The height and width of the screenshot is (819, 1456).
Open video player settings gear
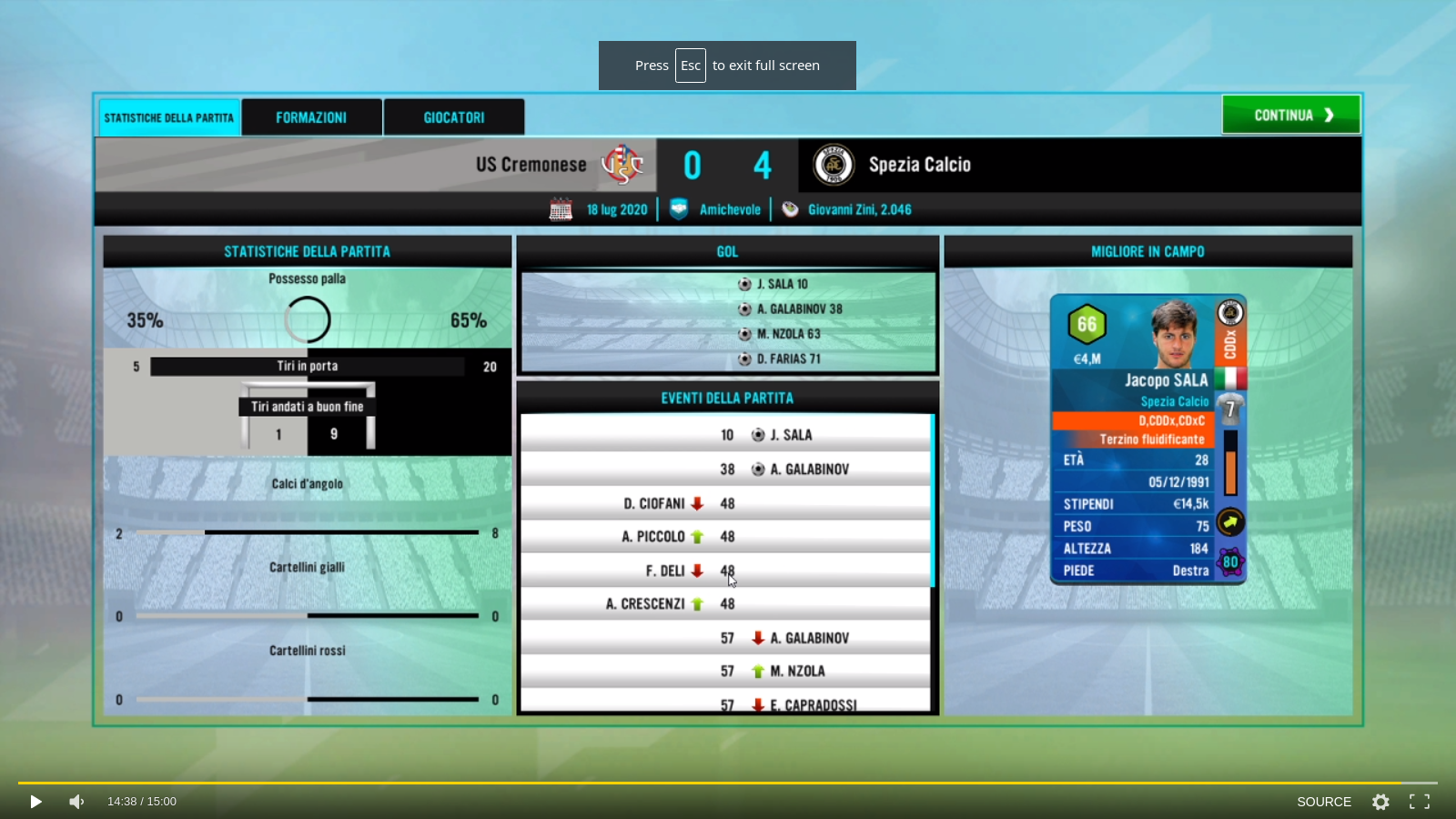click(1380, 802)
